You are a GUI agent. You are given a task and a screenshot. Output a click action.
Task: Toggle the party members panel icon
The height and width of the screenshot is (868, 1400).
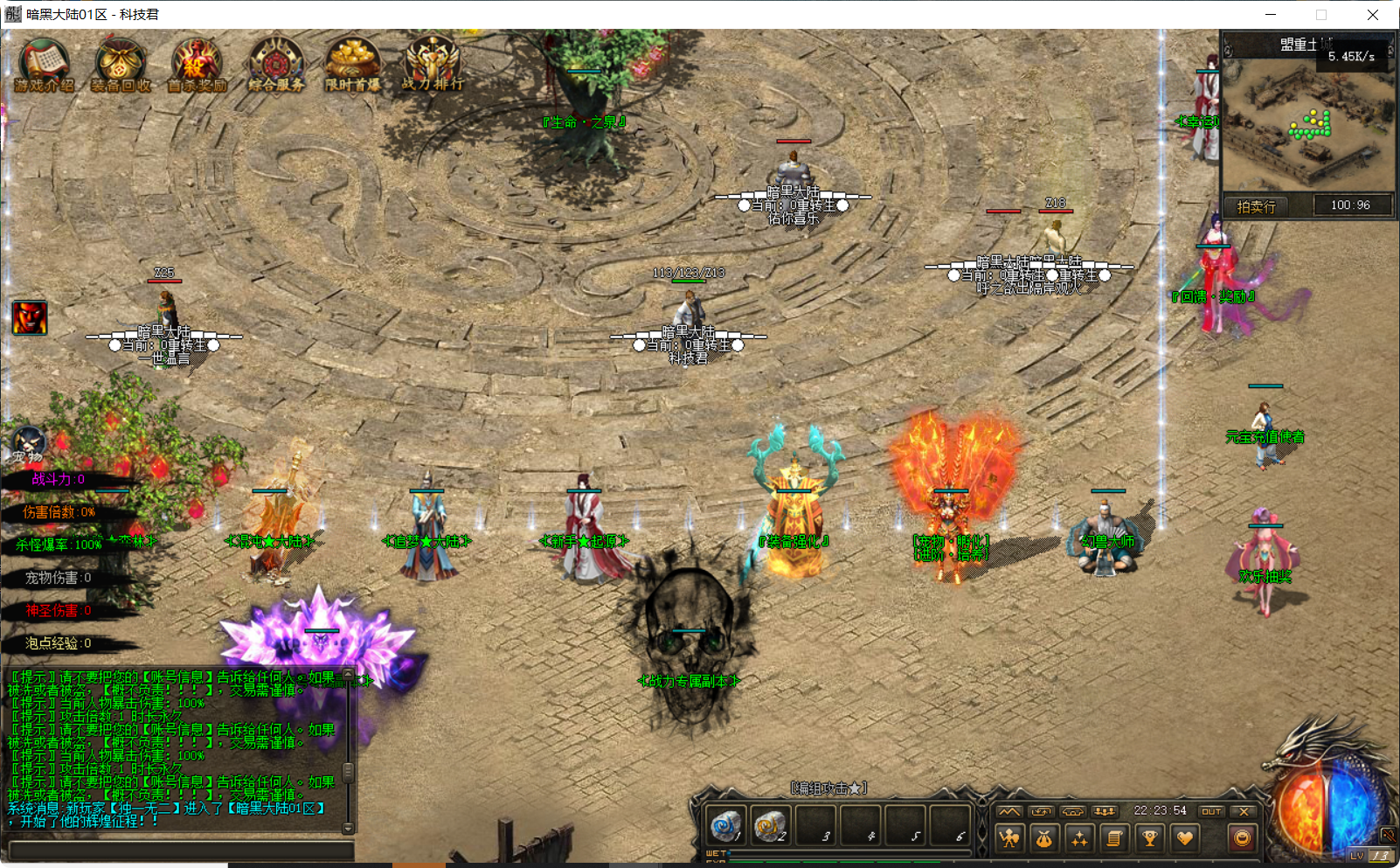click(x=1106, y=811)
